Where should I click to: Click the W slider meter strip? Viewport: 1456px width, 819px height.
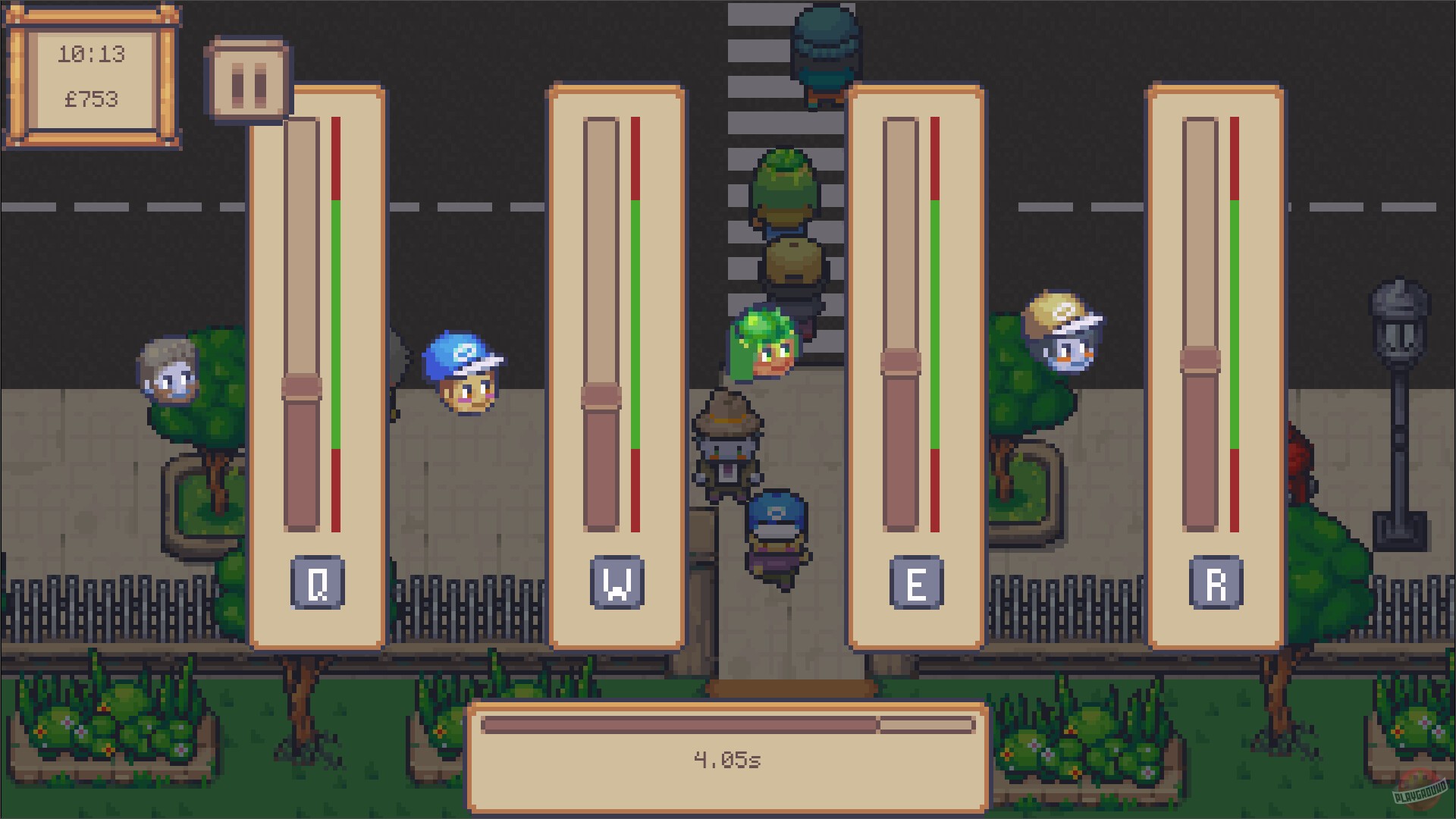pyautogui.click(x=635, y=318)
